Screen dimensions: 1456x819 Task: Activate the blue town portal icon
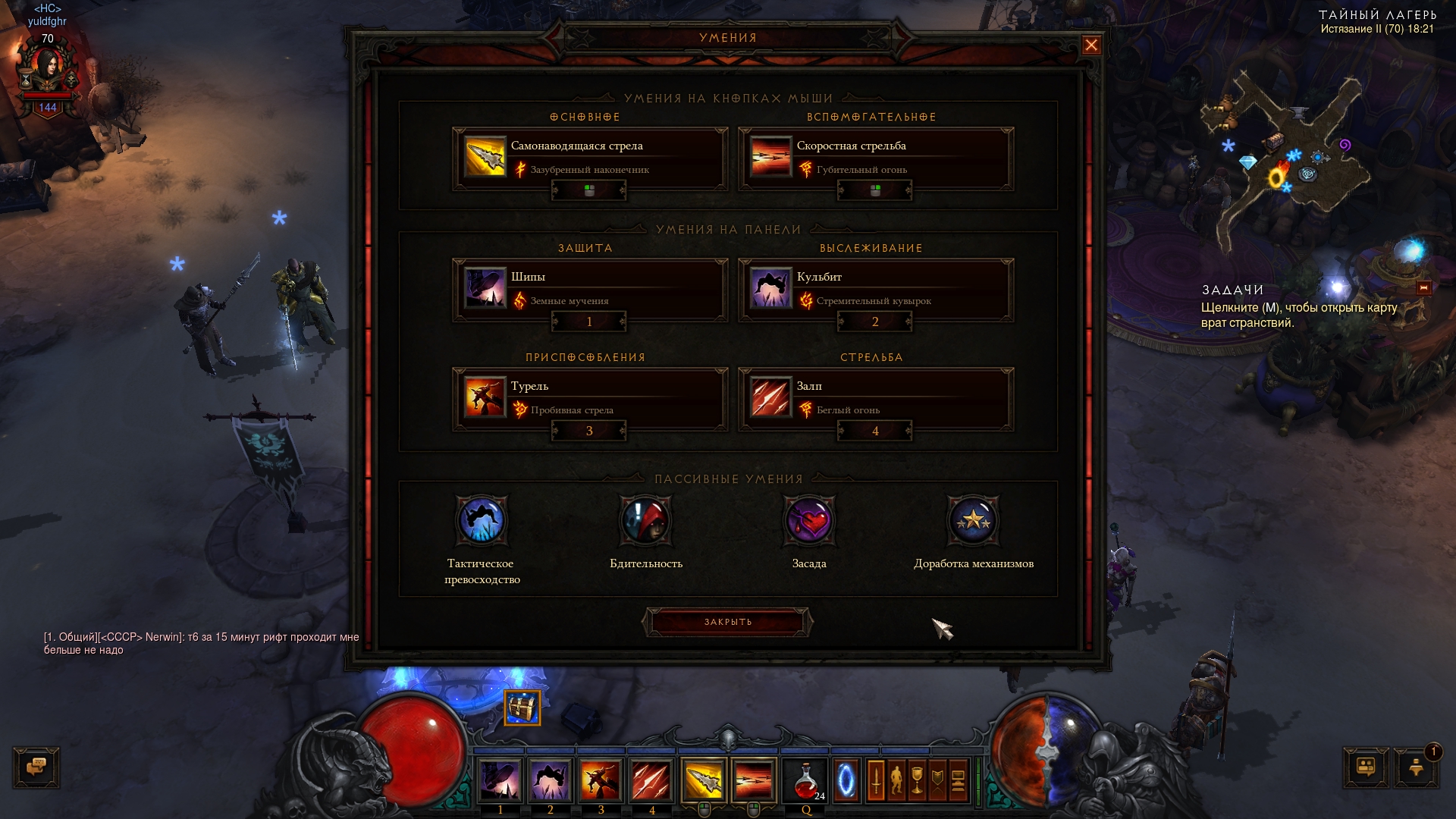tap(846, 780)
